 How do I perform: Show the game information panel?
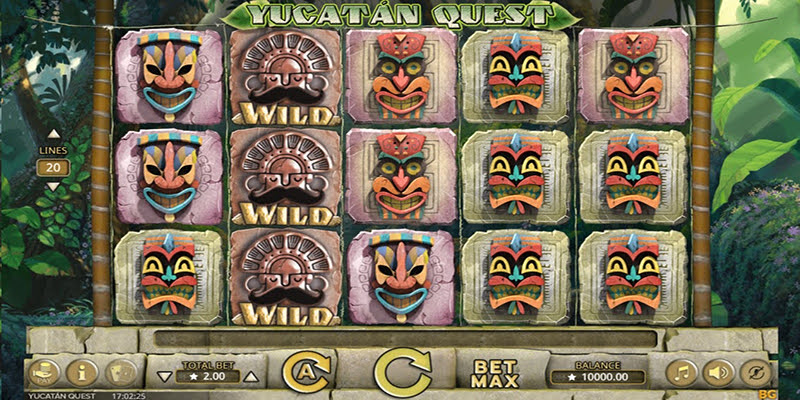(80, 374)
